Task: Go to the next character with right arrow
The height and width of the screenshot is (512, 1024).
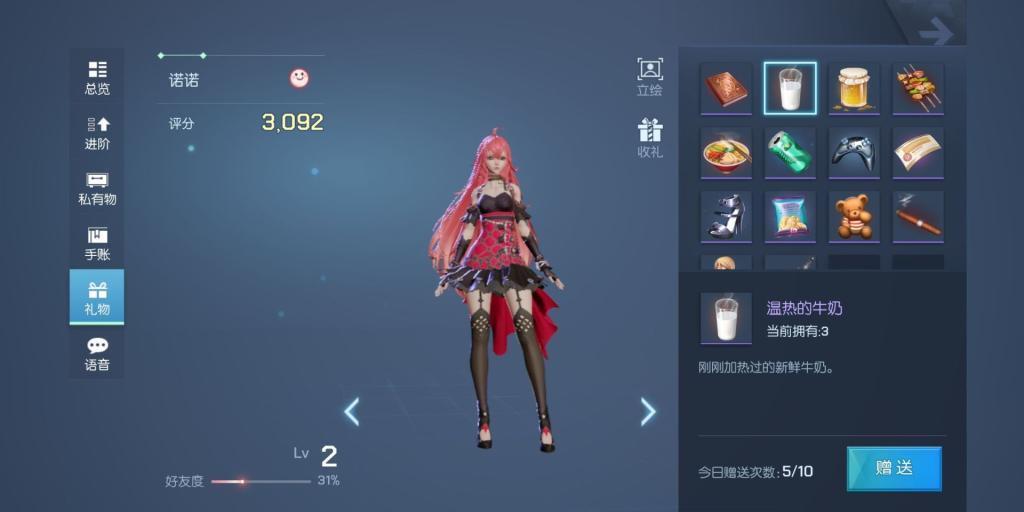Action: [648, 411]
